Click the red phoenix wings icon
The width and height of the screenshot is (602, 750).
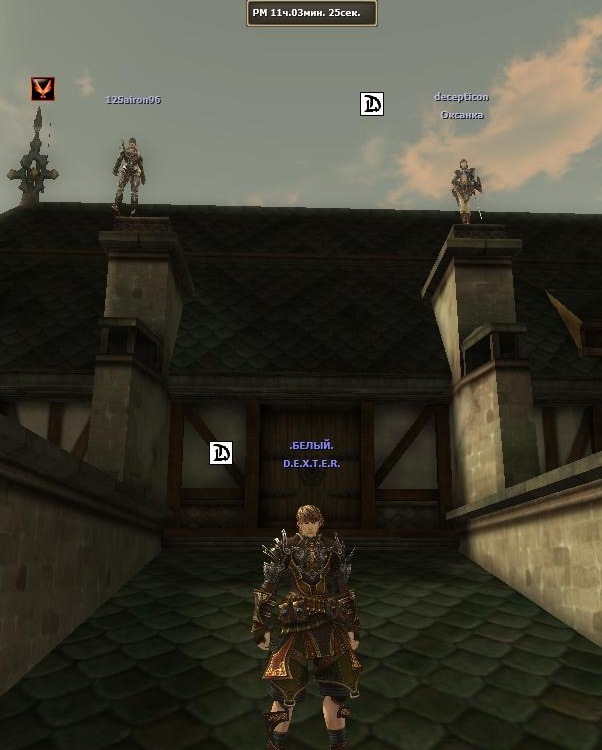pos(42,89)
